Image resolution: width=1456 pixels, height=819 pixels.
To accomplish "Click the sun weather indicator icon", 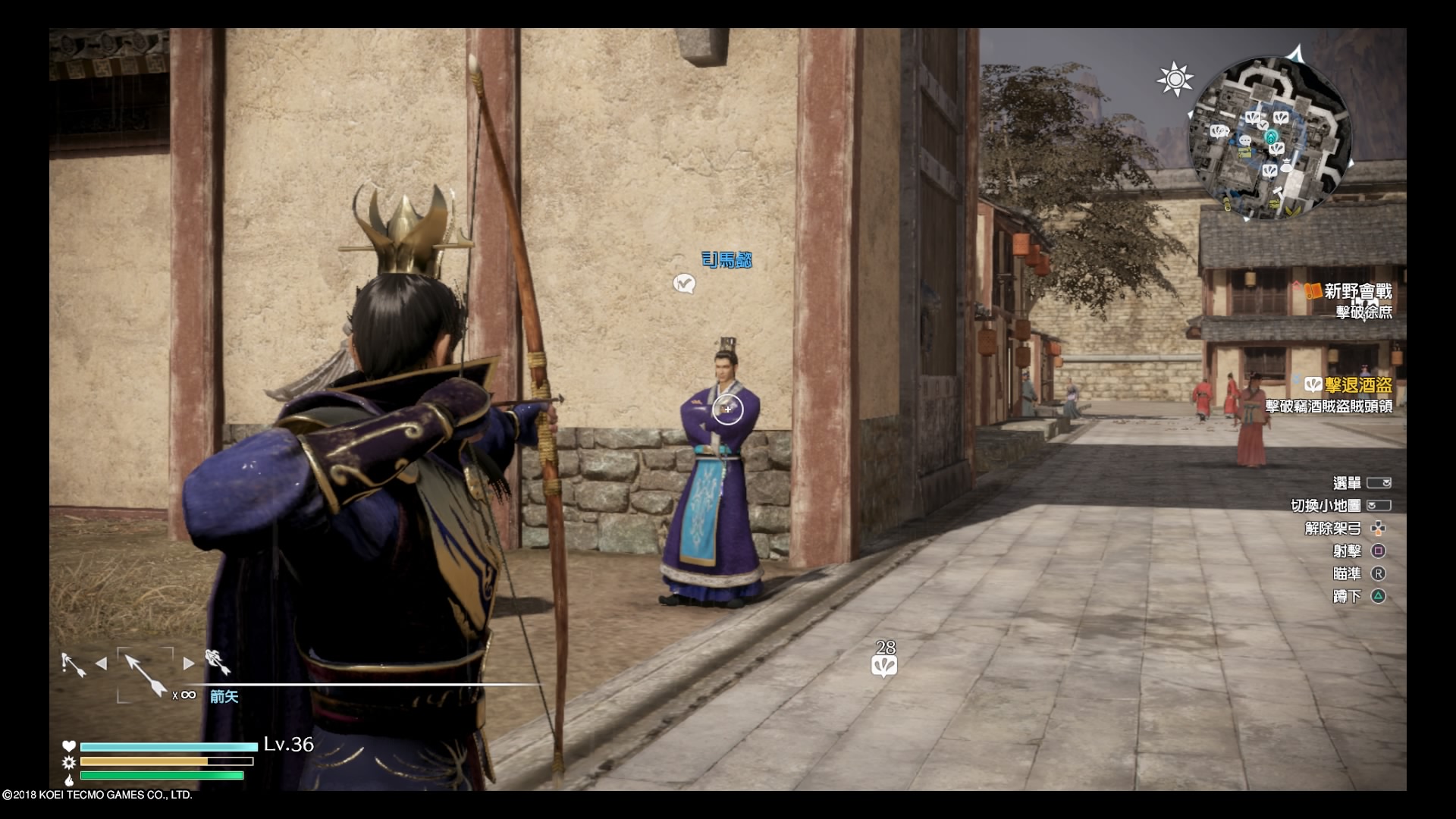I will pyautogui.click(x=1175, y=80).
